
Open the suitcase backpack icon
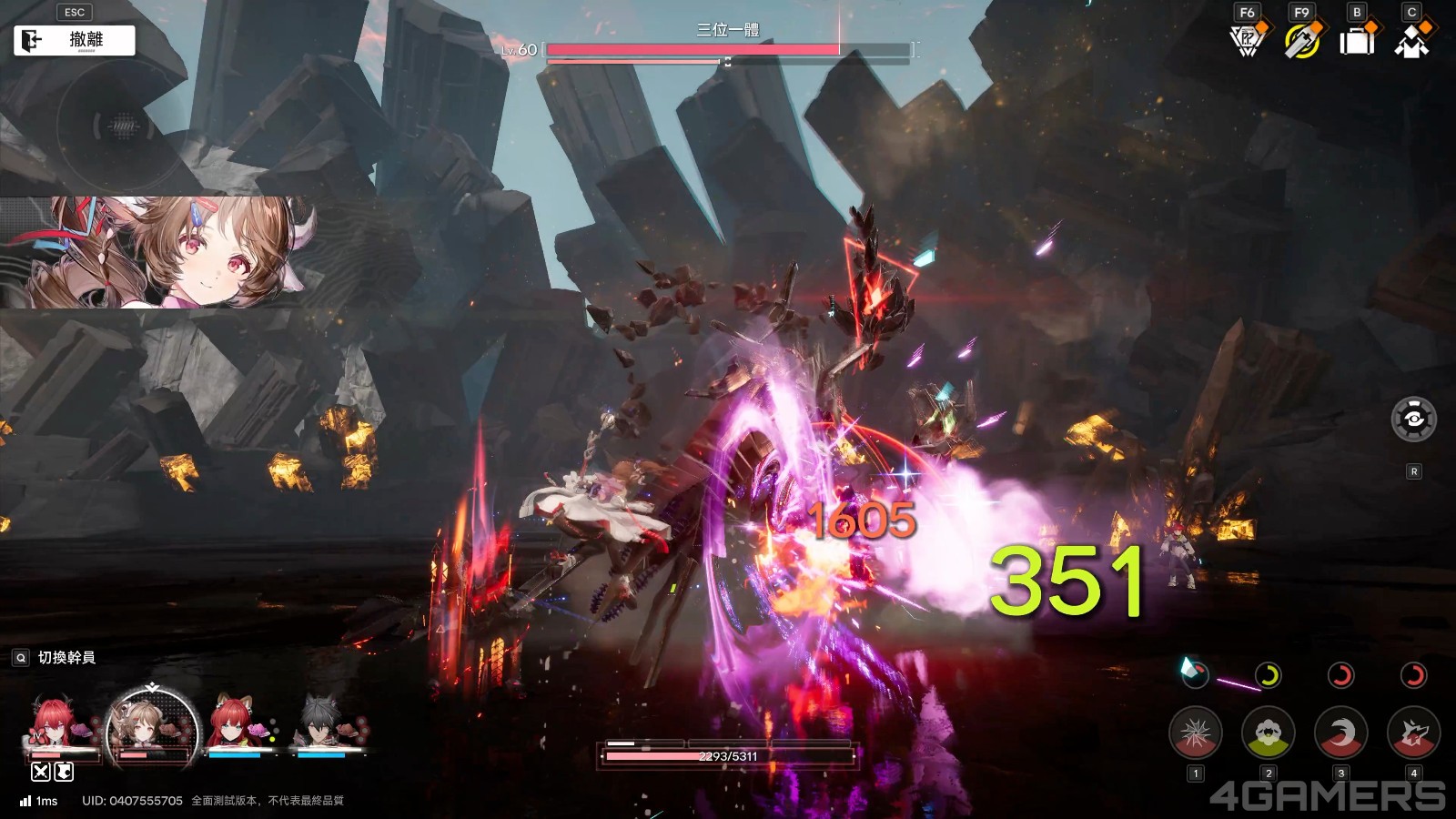pos(1357,41)
